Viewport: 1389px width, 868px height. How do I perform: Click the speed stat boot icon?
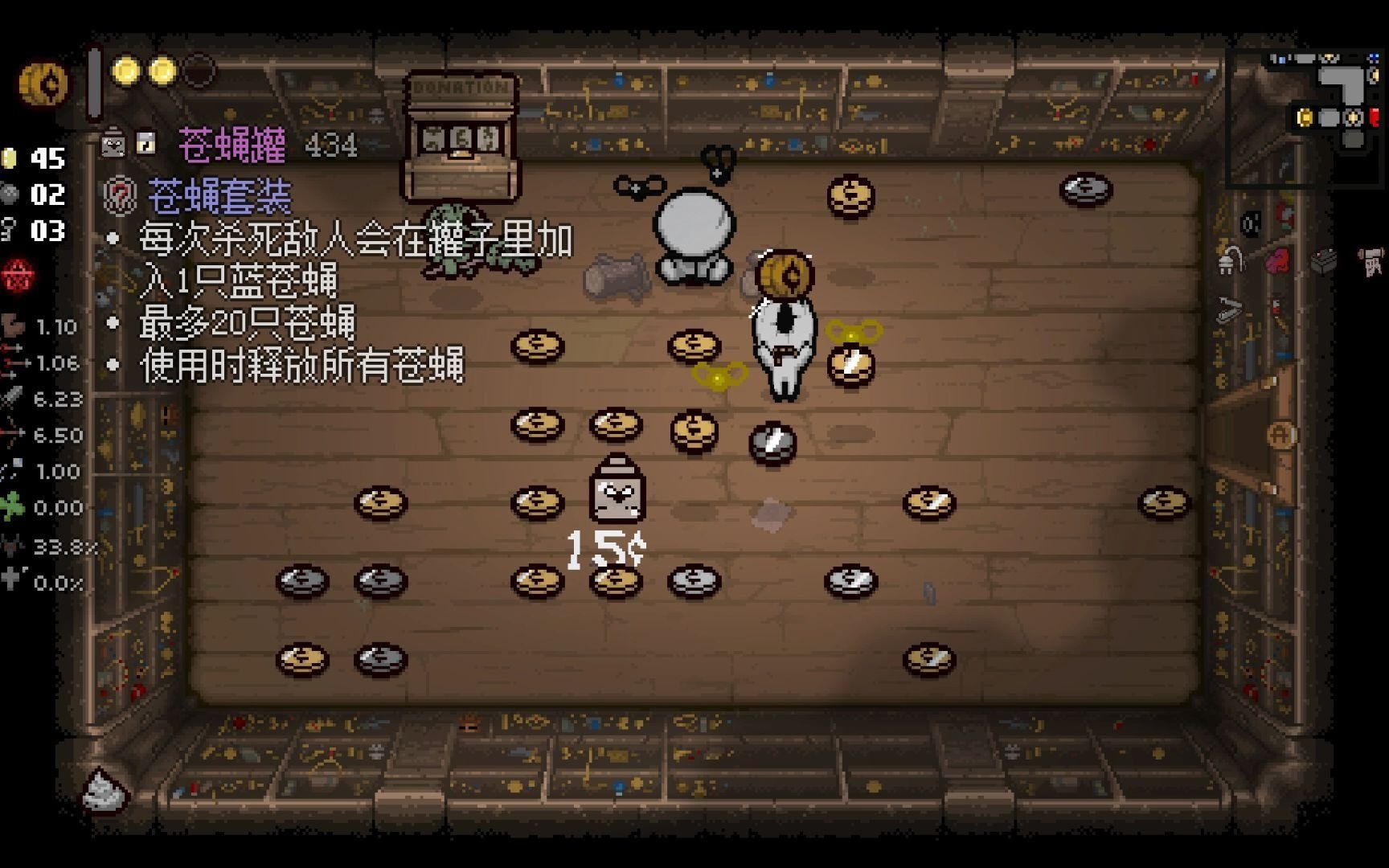pos(12,326)
